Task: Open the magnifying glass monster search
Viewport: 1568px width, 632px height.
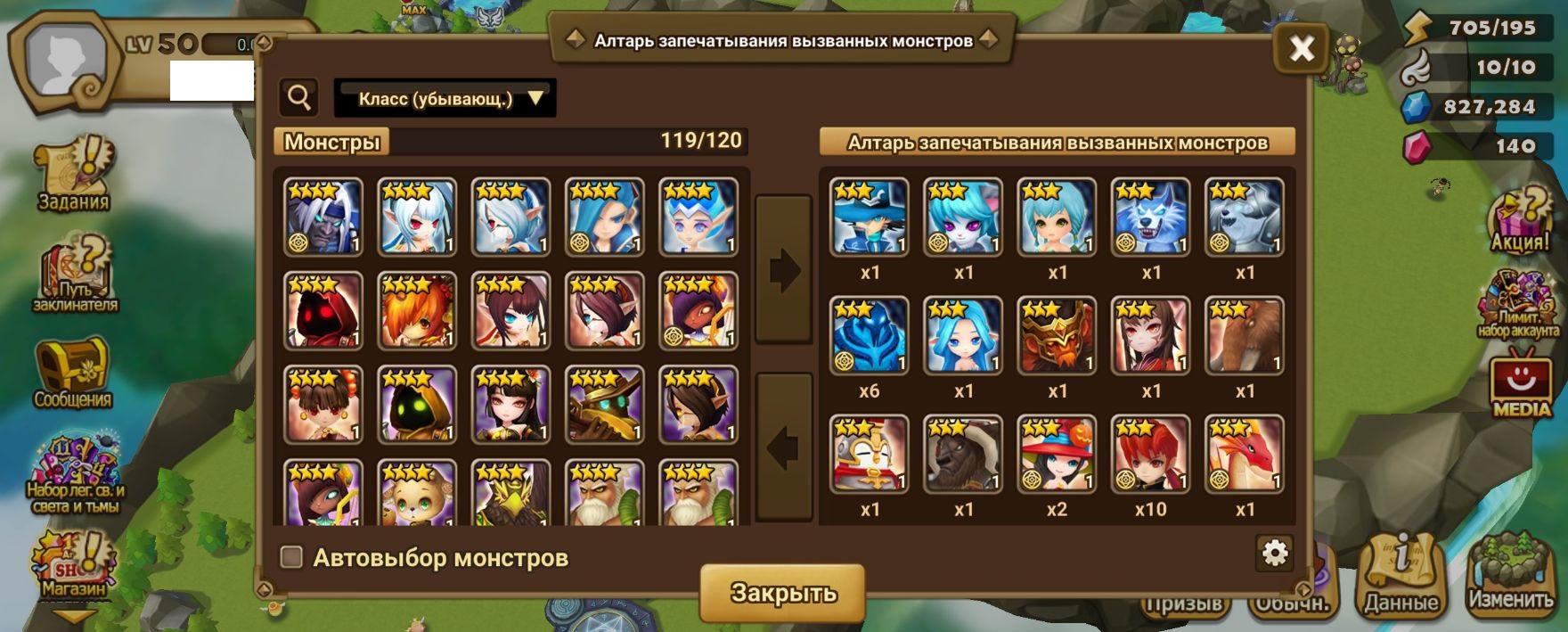Action: coord(299,98)
